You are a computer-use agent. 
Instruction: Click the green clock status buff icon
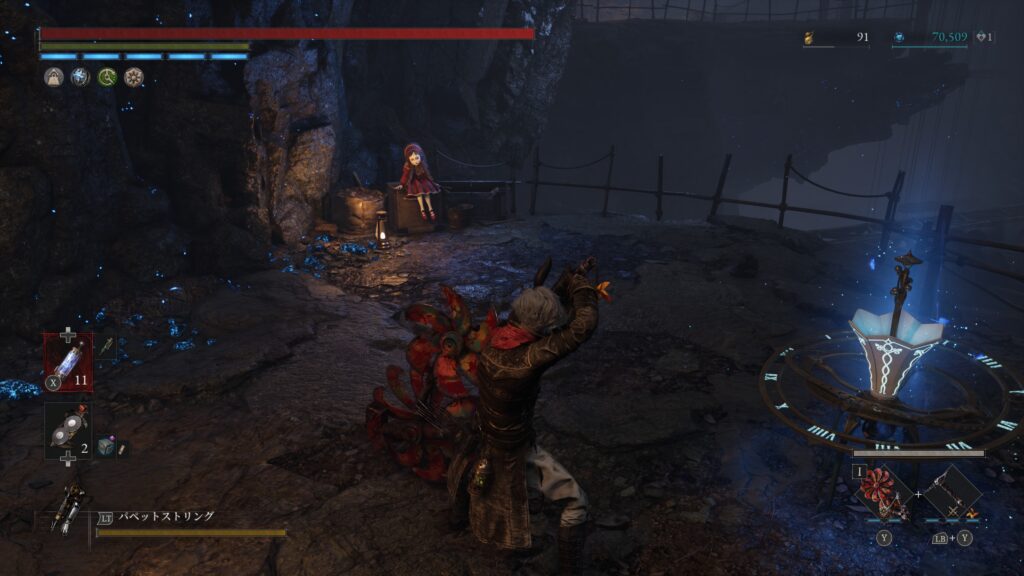coord(107,77)
